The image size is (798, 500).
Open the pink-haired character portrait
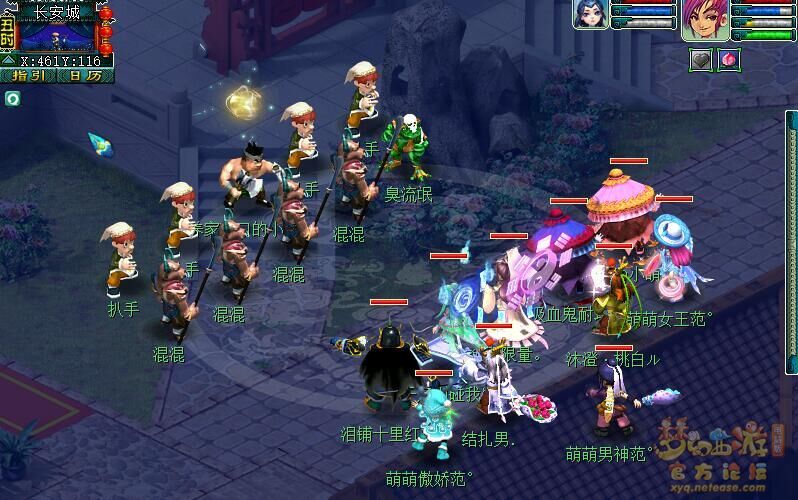point(706,20)
